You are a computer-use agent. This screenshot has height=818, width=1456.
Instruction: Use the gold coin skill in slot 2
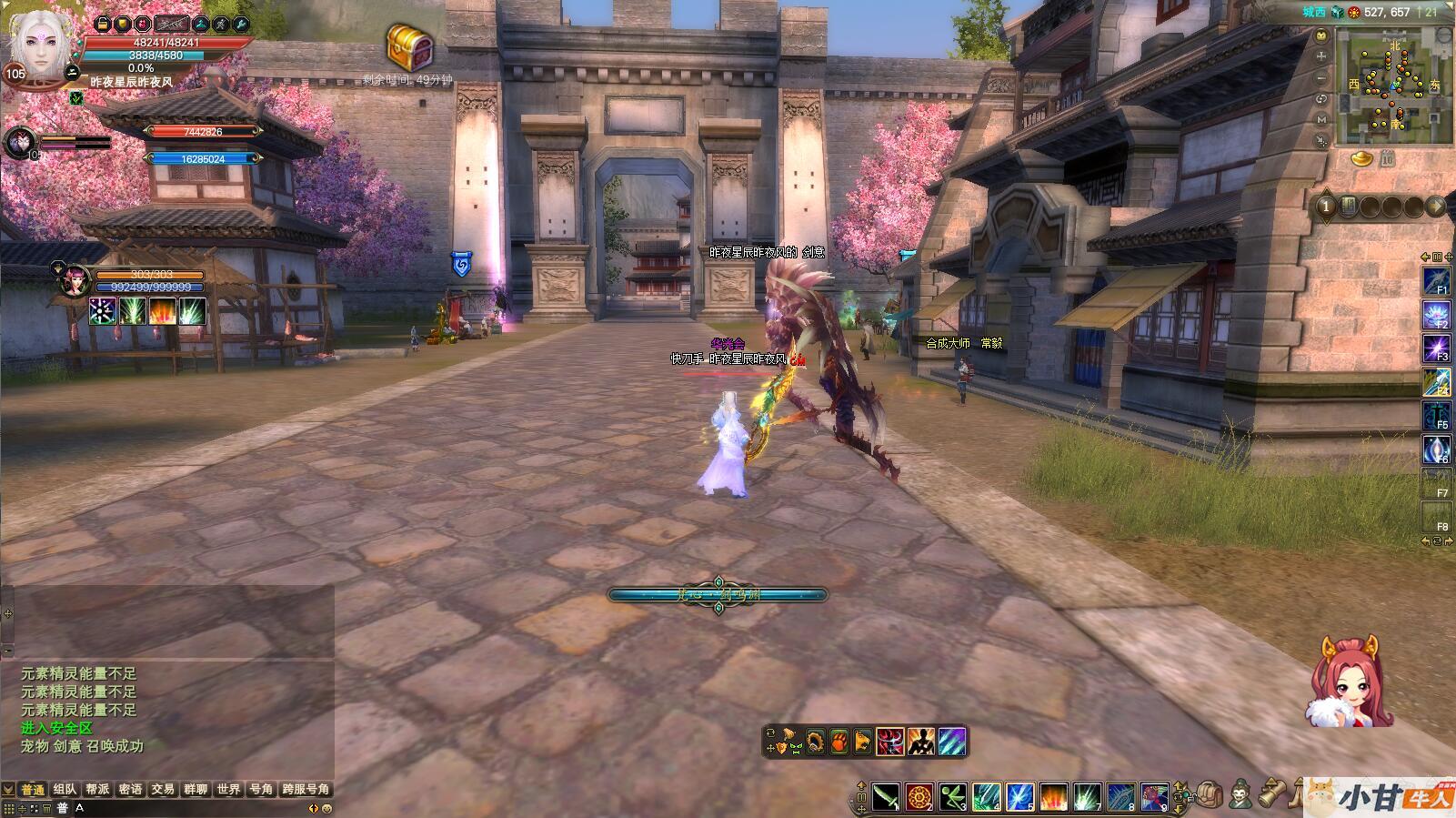tap(919, 797)
